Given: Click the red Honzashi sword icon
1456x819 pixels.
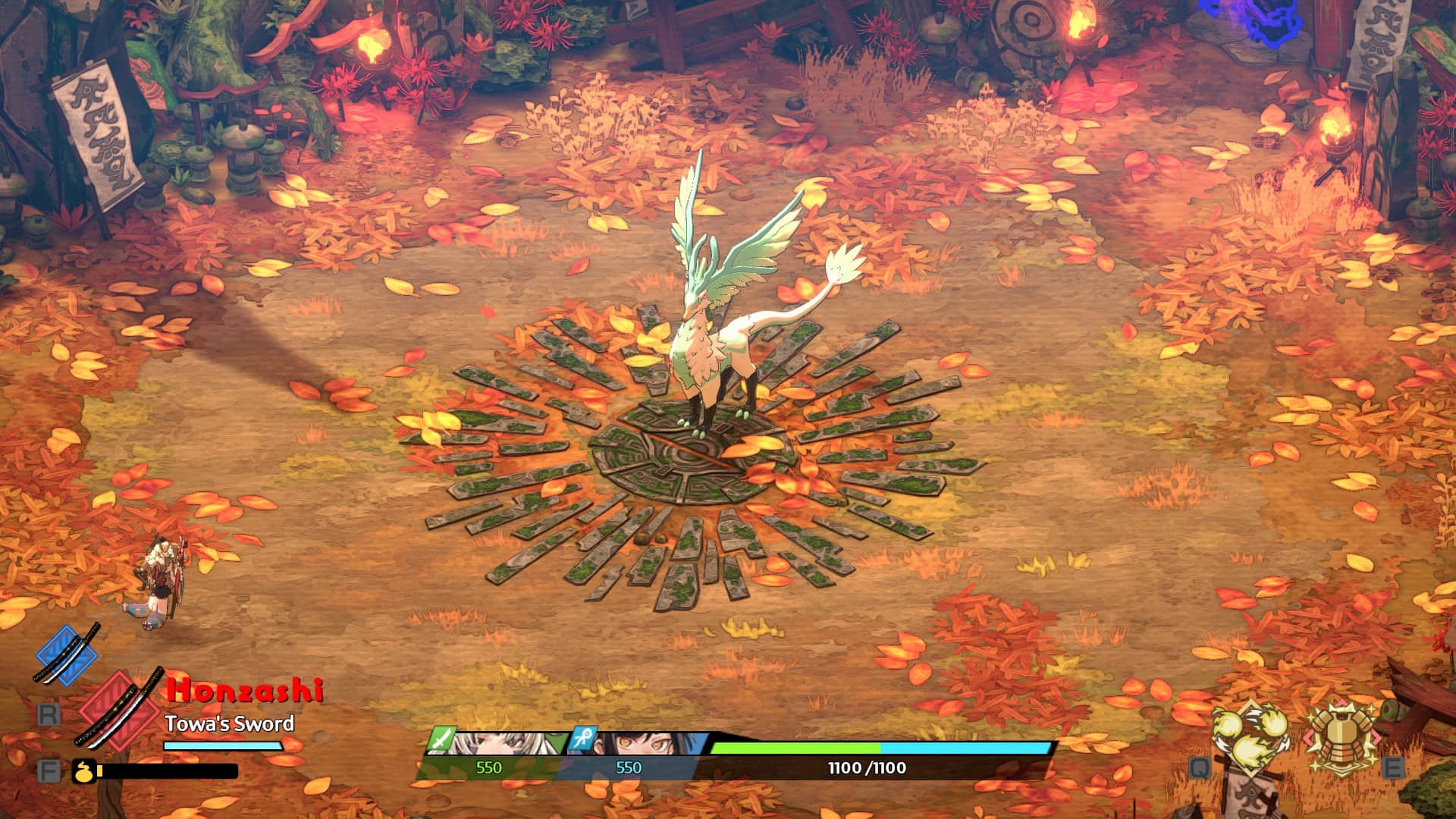Looking at the screenshot, I should 120,708.
